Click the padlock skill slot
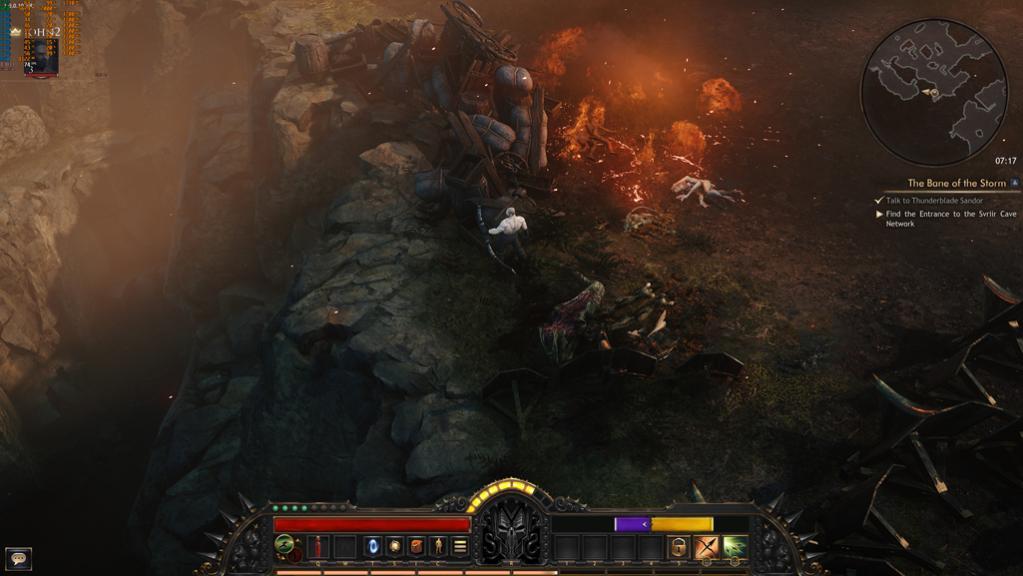This screenshot has height=576, width=1023. [679, 547]
